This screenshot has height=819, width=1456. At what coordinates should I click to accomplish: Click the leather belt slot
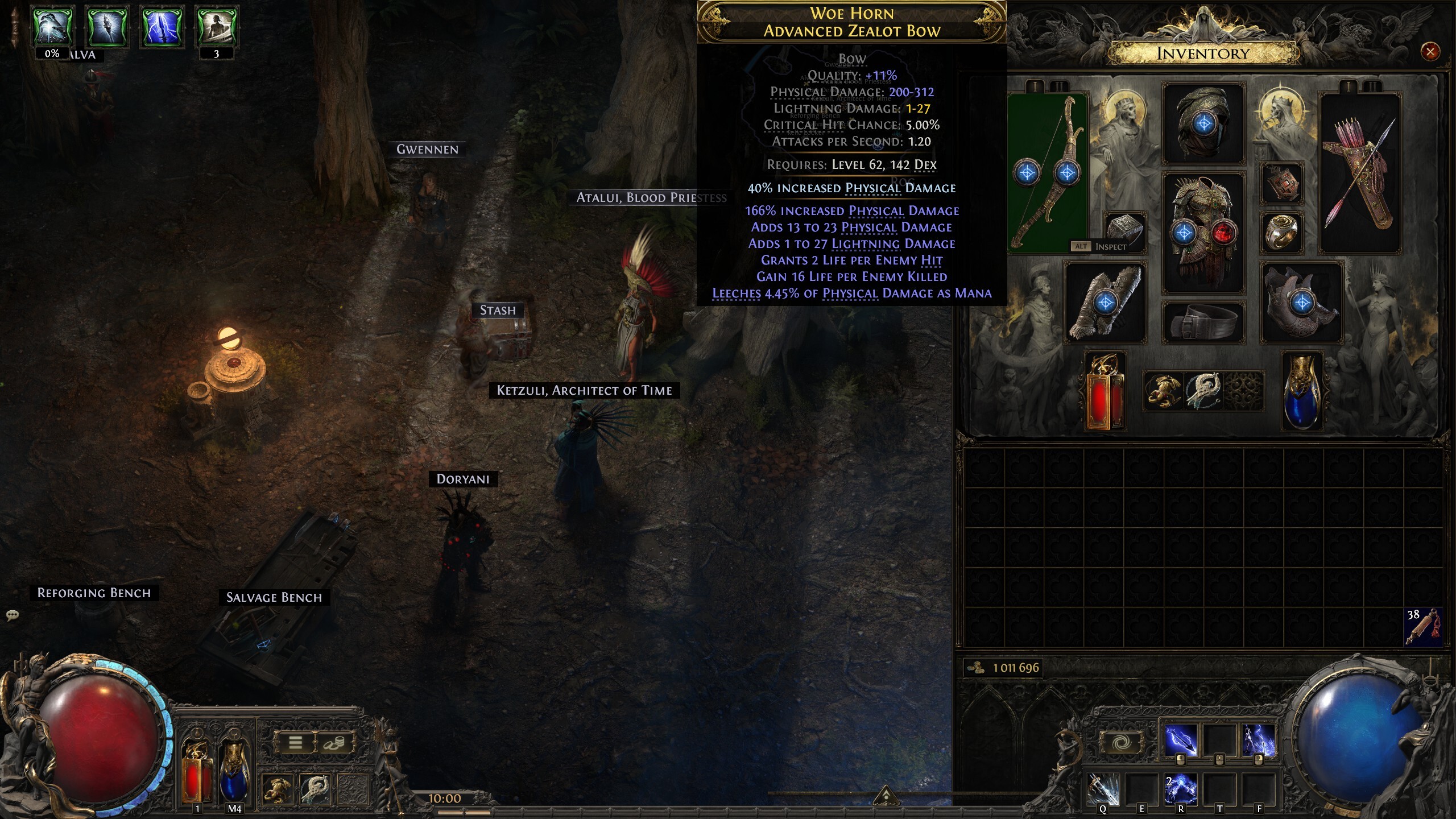click(1203, 323)
